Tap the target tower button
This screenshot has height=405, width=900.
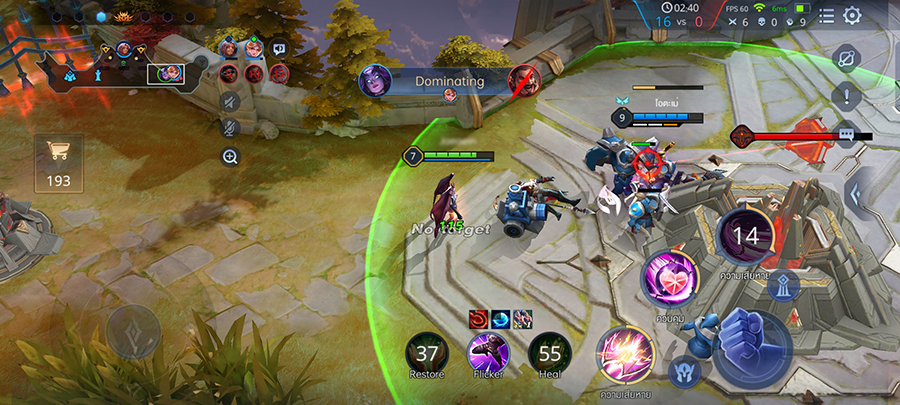[786, 286]
